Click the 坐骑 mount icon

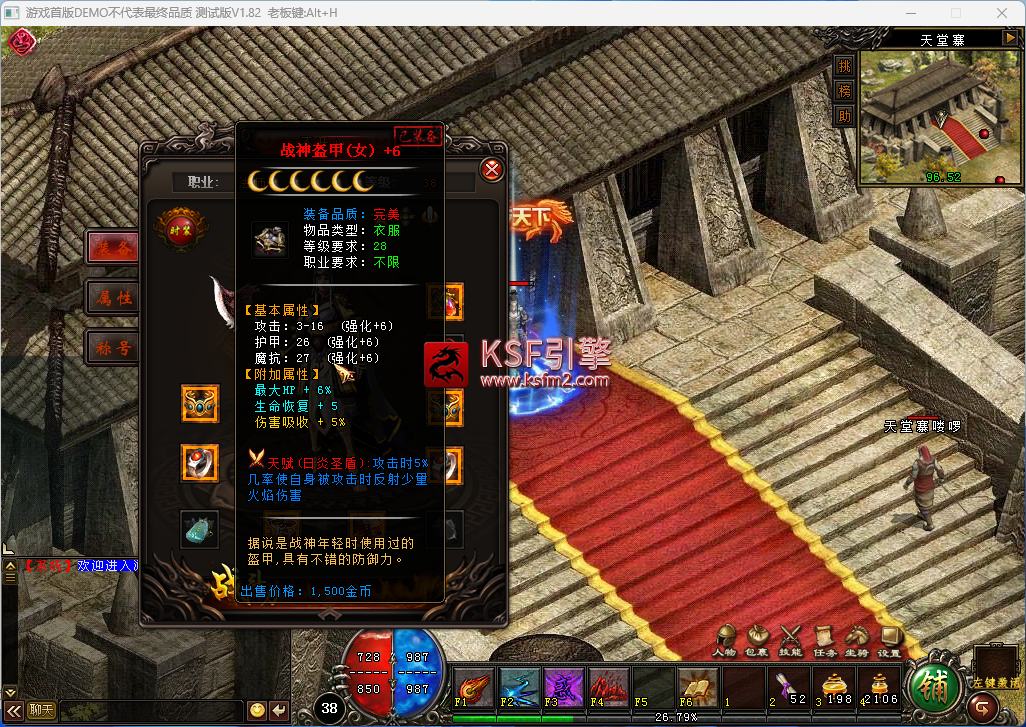tap(857, 637)
